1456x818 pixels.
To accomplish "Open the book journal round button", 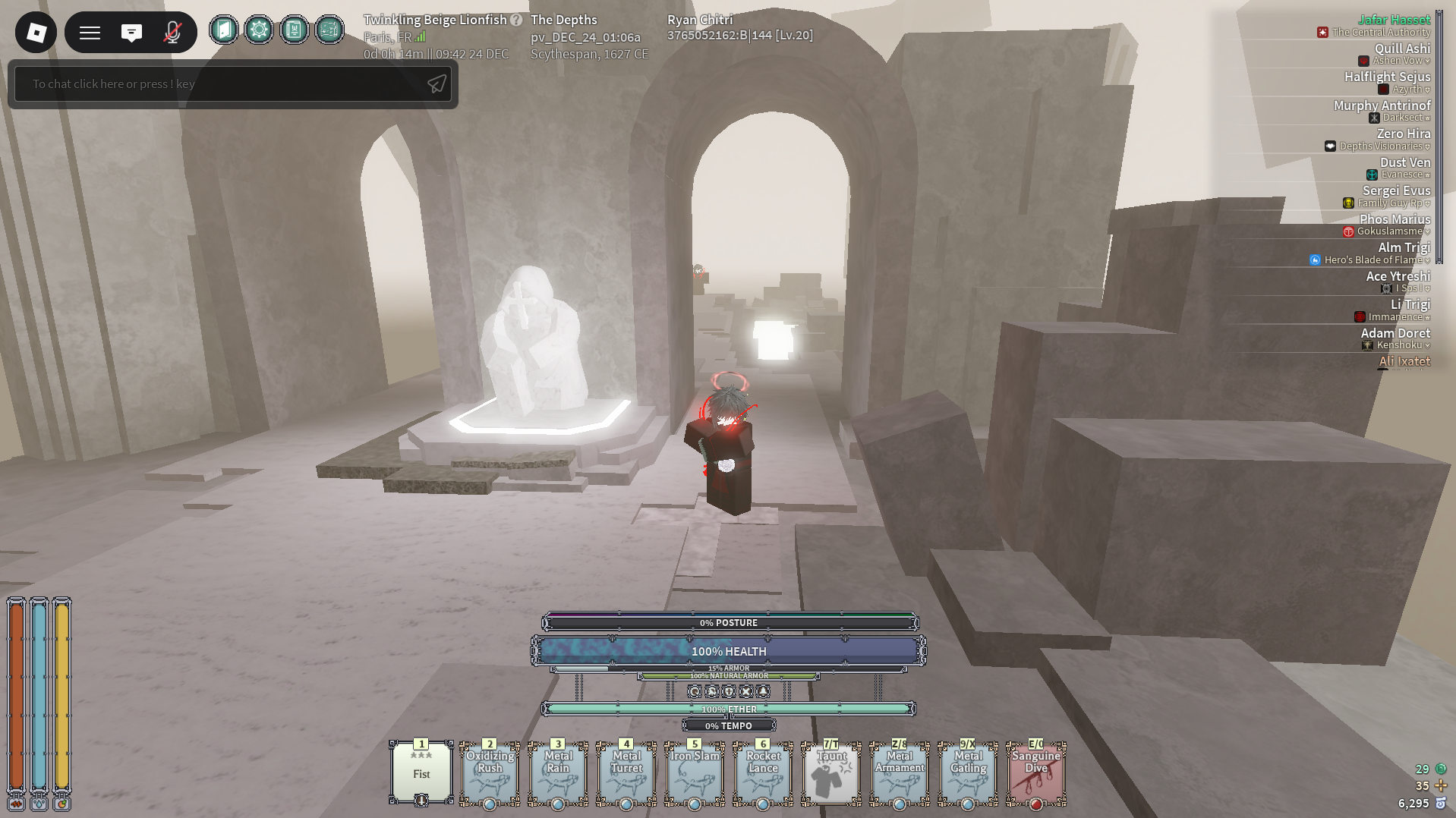I will [x=294, y=30].
